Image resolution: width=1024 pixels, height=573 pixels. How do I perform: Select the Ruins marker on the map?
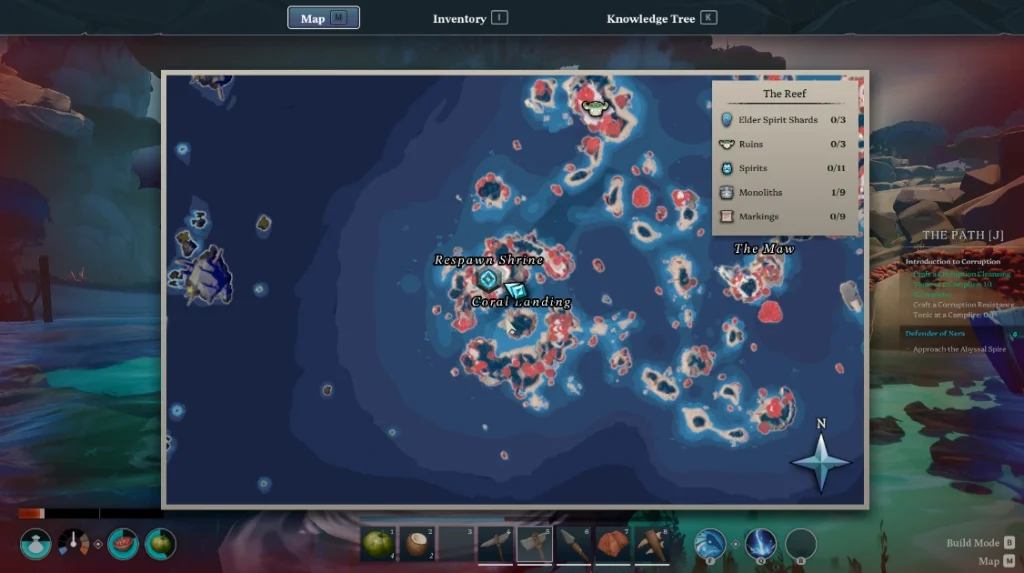click(593, 105)
